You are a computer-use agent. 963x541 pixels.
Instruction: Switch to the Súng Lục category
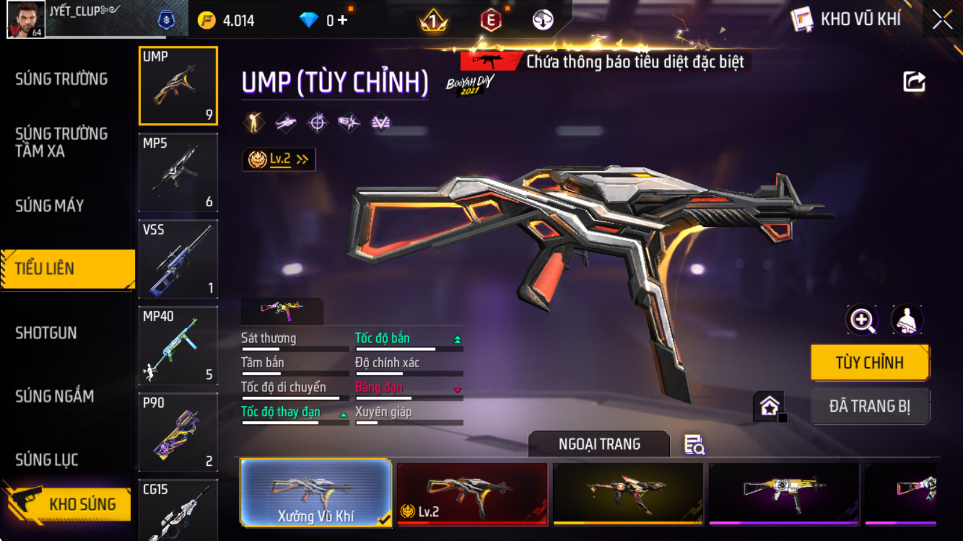coord(47,460)
